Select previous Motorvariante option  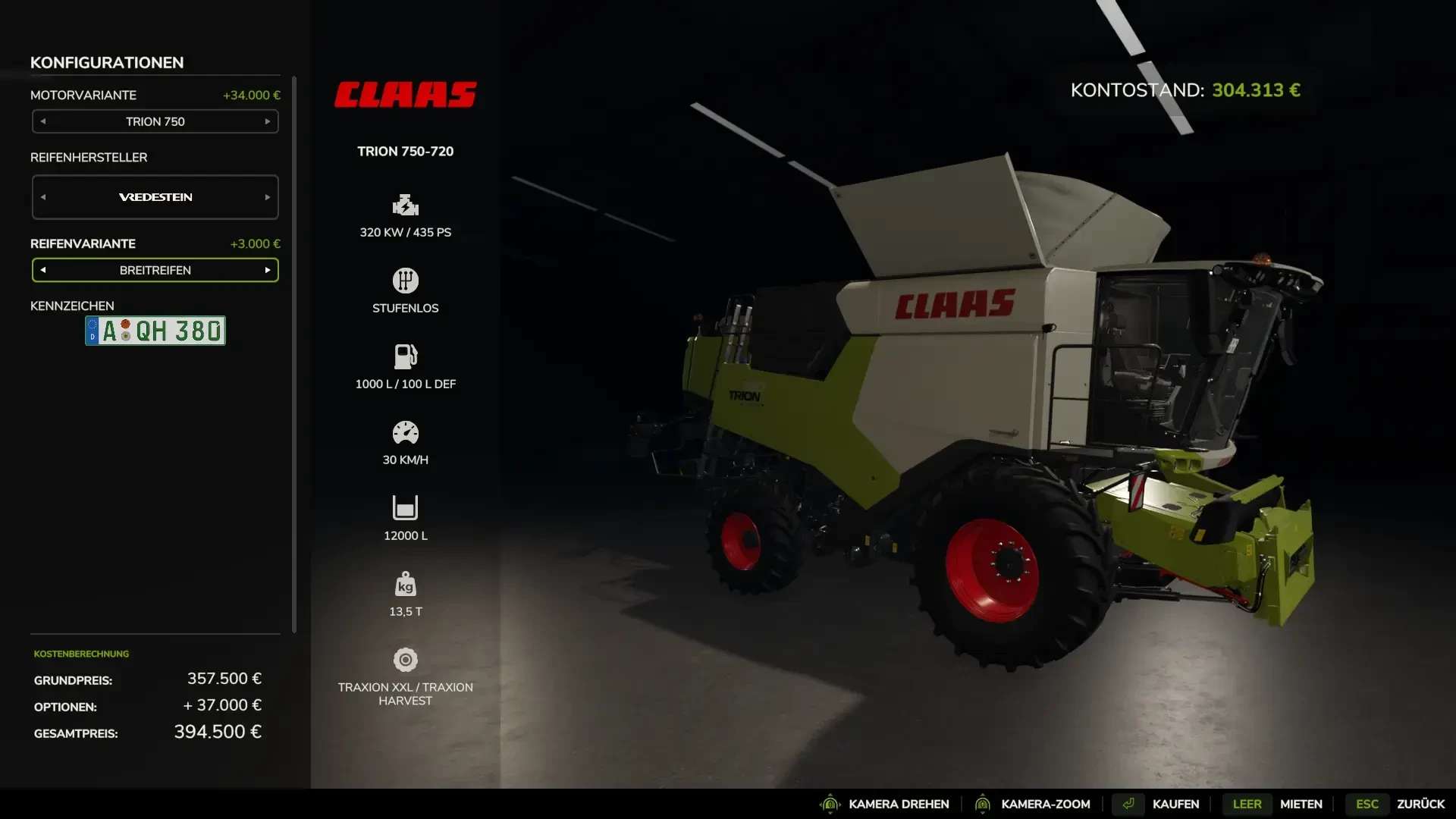(43, 121)
